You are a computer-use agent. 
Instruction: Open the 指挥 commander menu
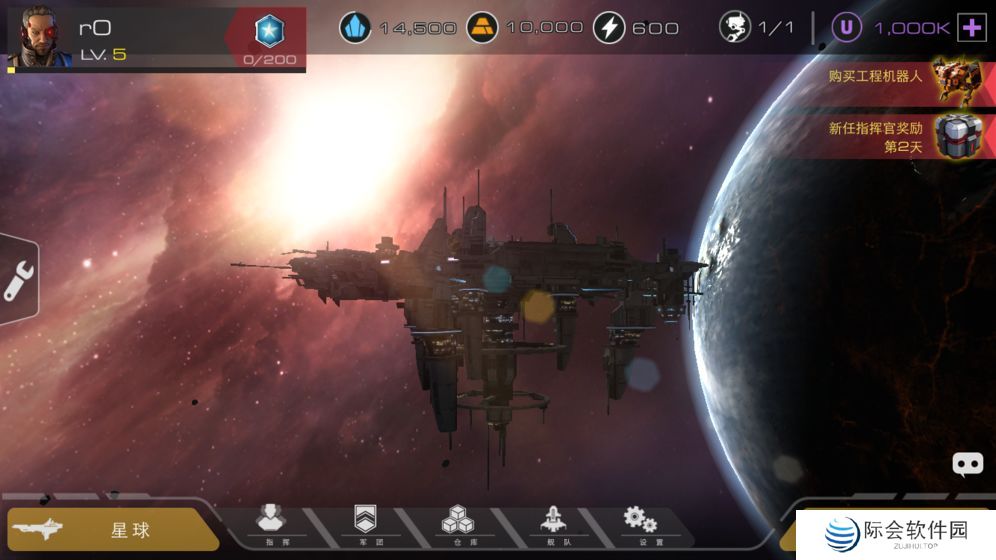pos(271,524)
